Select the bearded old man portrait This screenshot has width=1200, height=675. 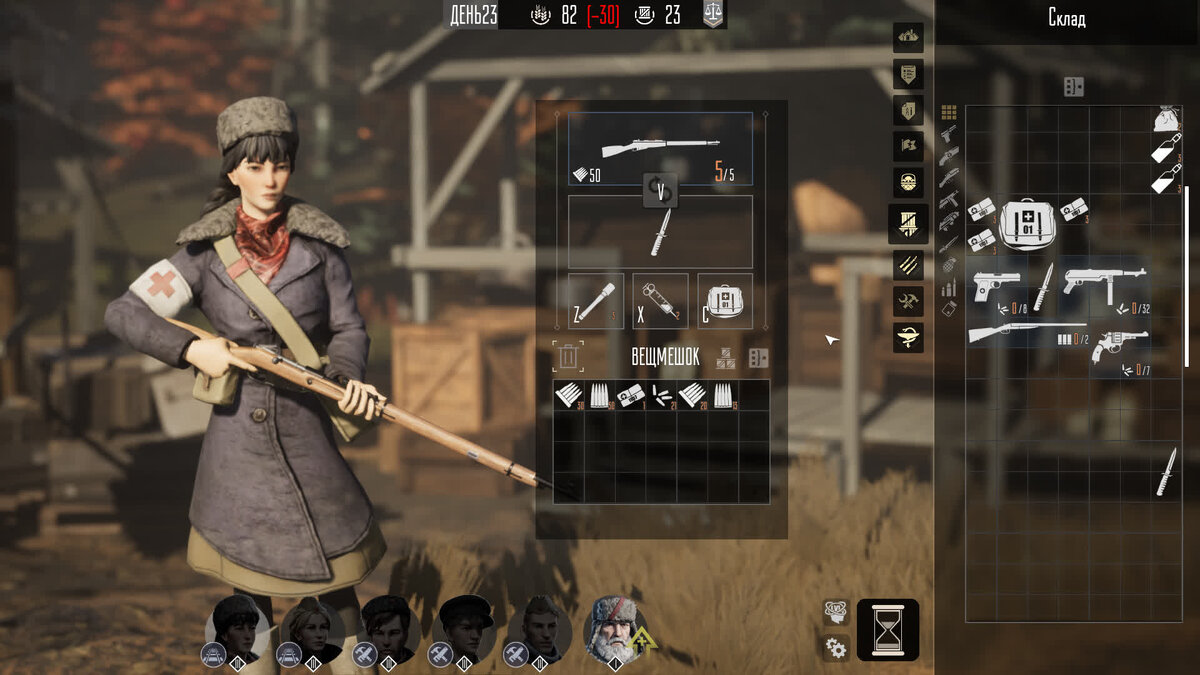(613, 629)
